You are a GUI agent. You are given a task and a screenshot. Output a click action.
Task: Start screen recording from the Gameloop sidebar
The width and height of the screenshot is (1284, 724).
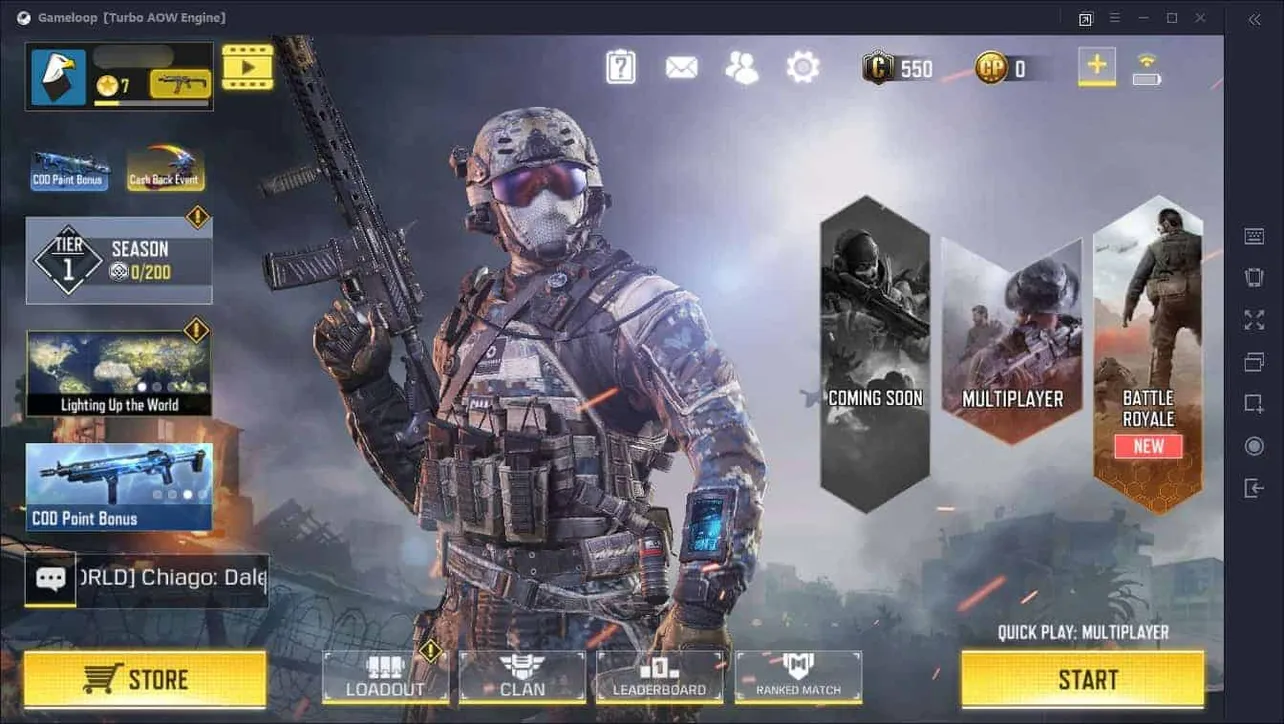pyautogui.click(x=1255, y=445)
